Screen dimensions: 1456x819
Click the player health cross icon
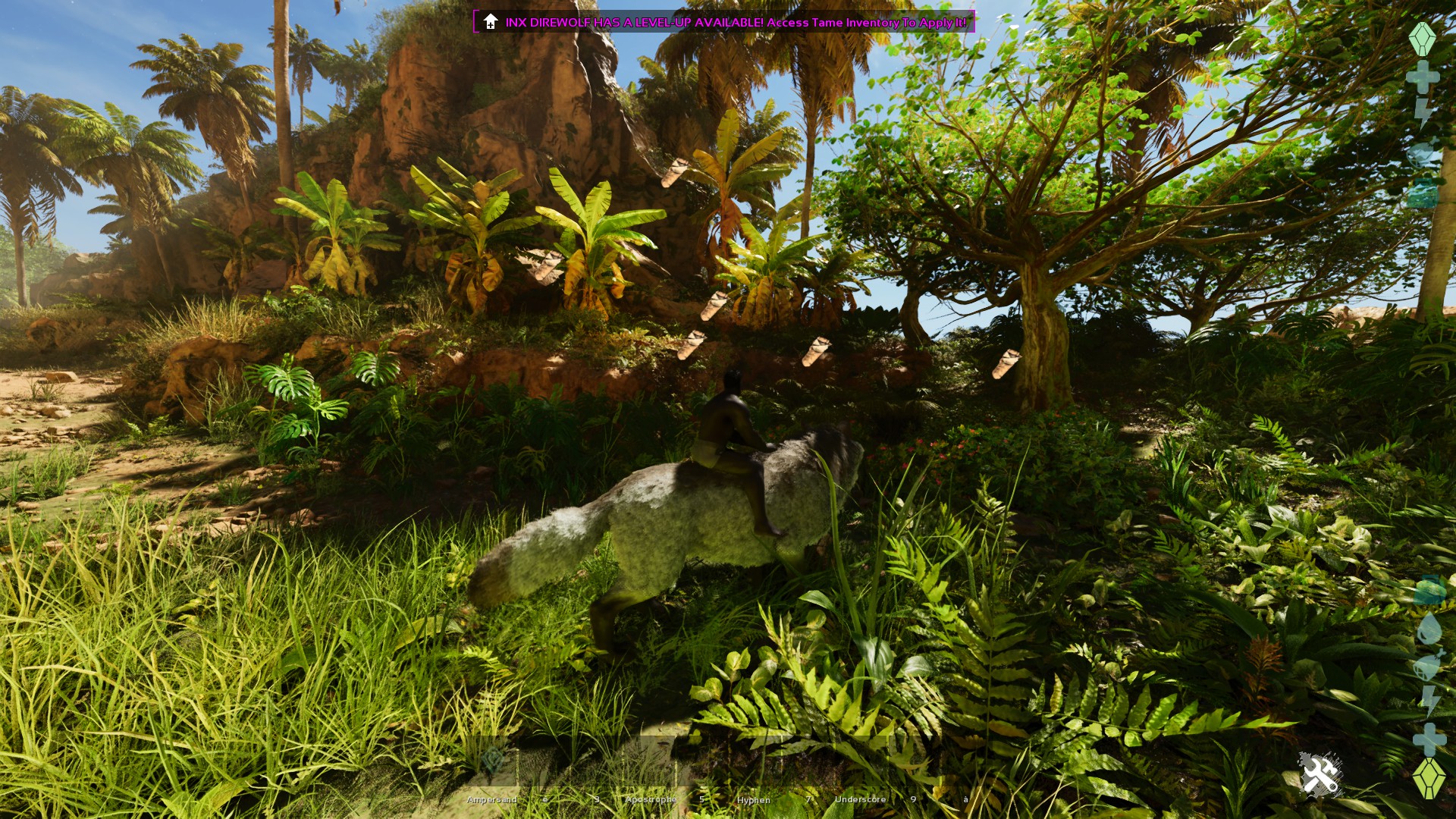(1423, 76)
